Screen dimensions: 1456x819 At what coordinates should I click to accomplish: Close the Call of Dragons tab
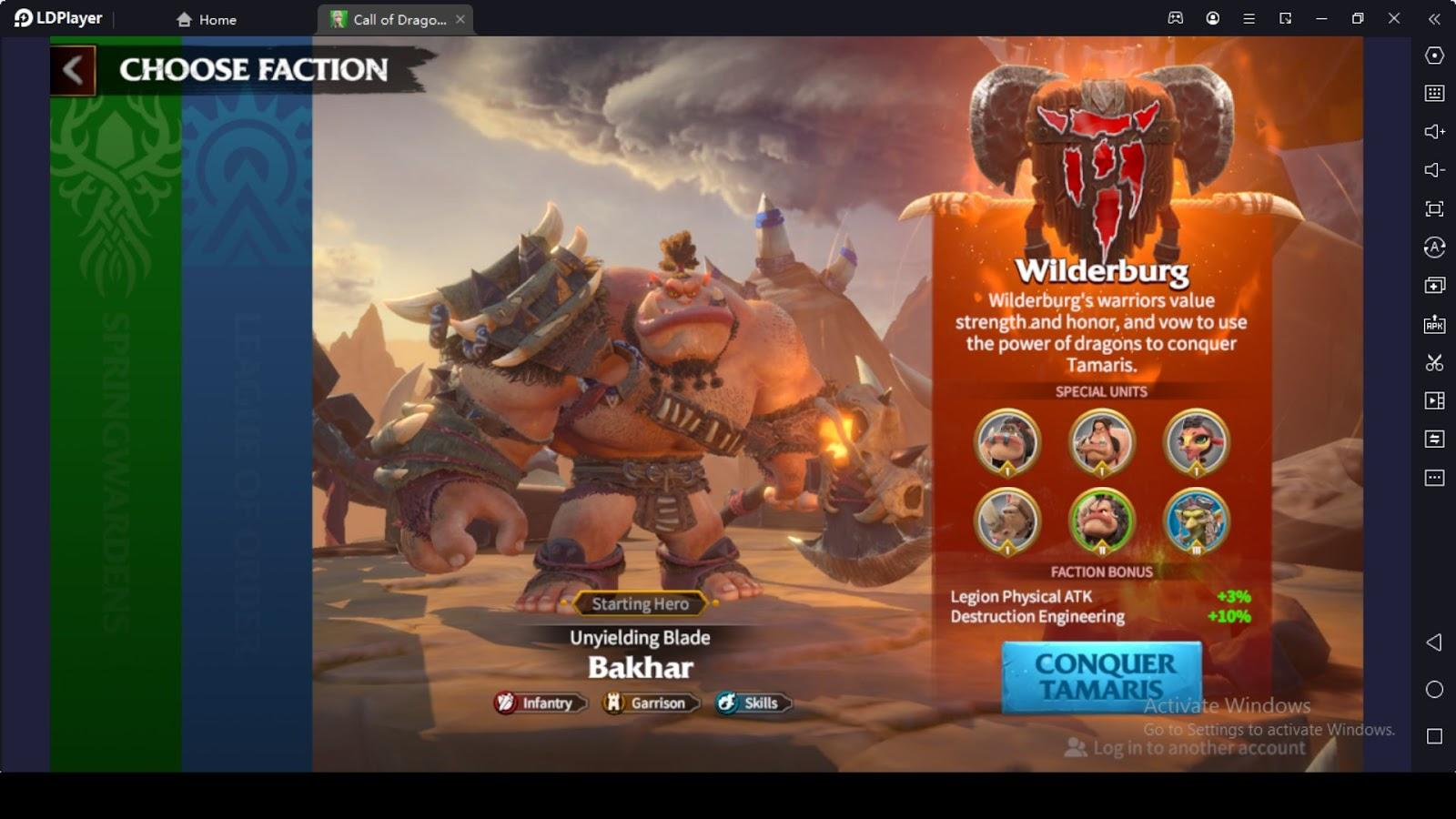(460, 19)
